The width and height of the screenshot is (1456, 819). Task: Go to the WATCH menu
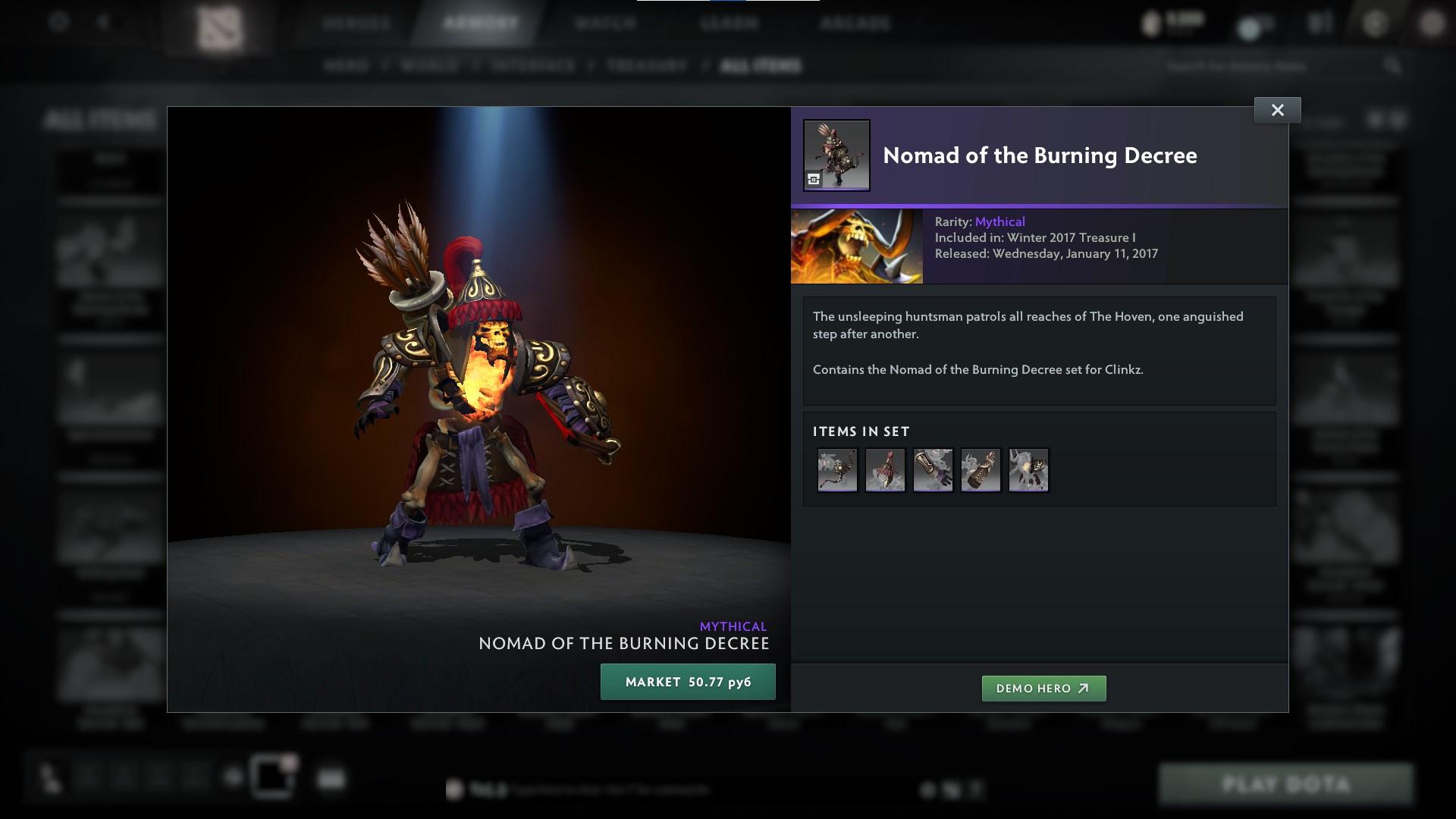[604, 23]
